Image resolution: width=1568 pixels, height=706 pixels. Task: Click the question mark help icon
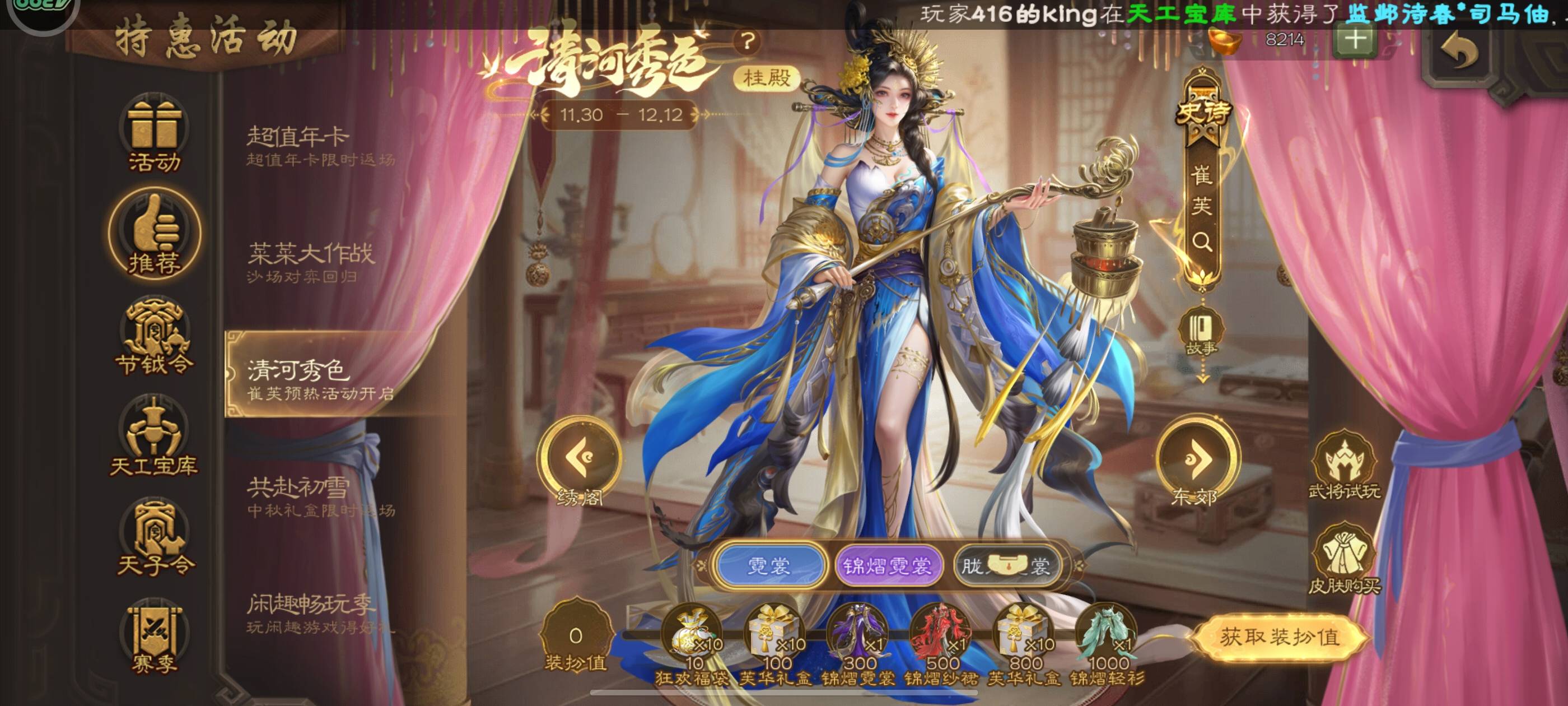click(748, 41)
